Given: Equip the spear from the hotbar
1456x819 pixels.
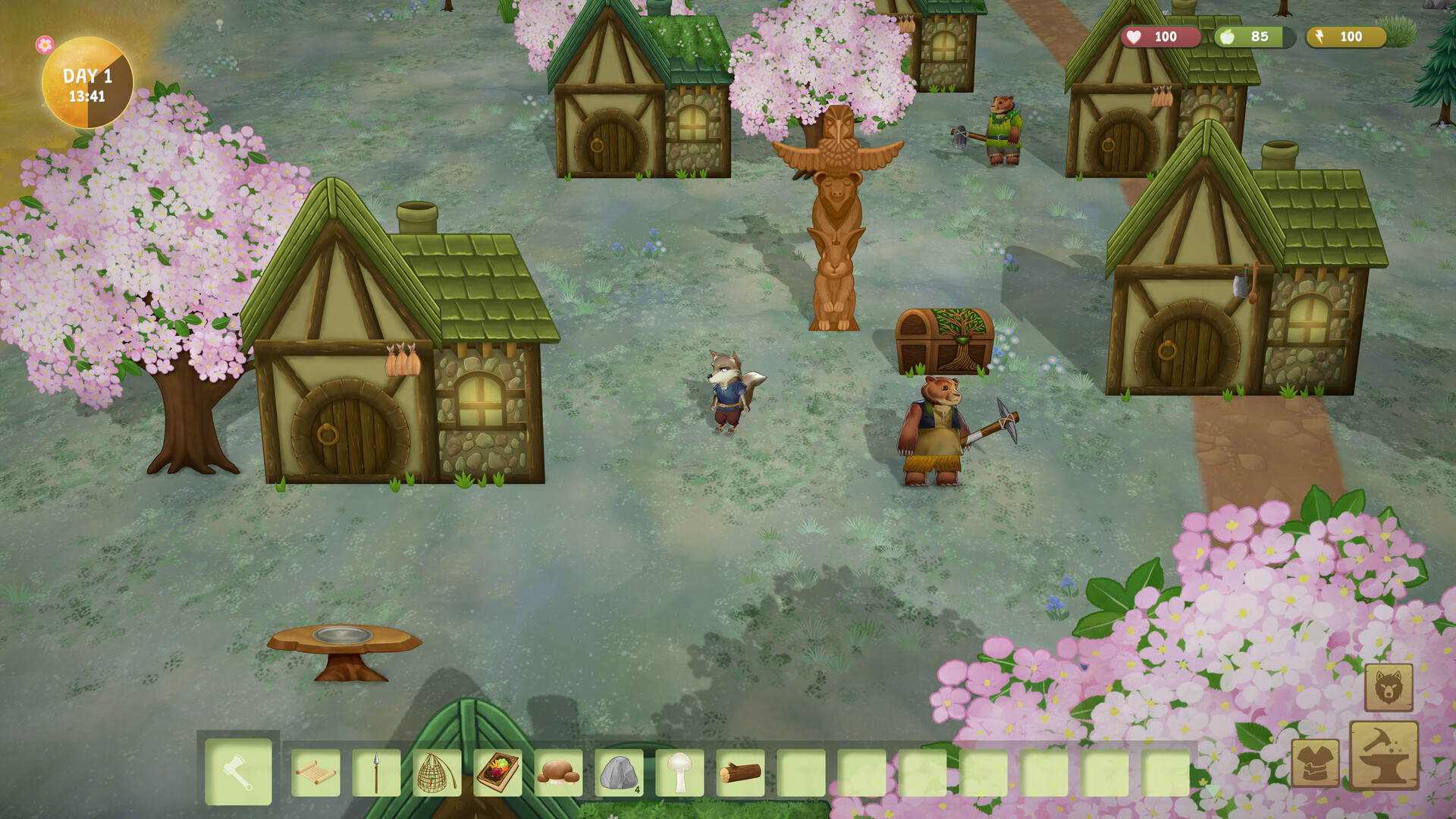Looking at the screenshot, I should pyautogui.click(x=376, y=773).
